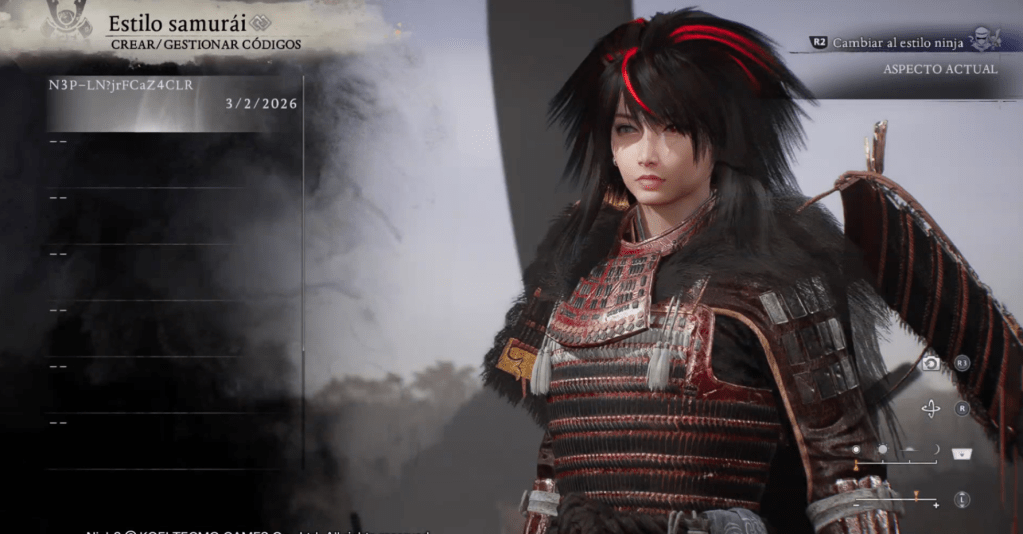Select the saved code N3P-LN?jrFCaZ4CLR row
This screenshot has width=1023, height=534.
pos(172,94)
